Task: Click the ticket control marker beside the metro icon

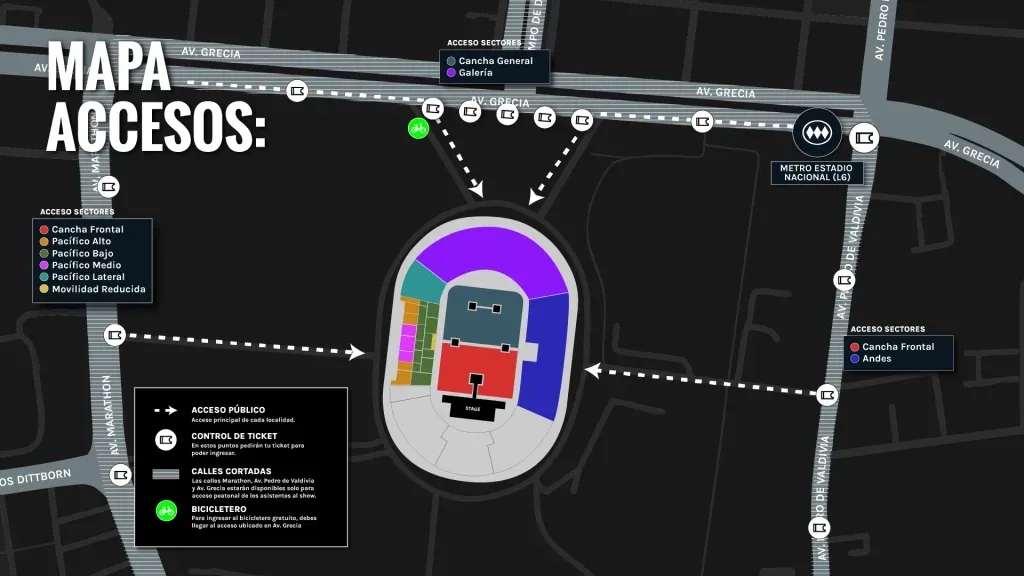Action: 864,136
